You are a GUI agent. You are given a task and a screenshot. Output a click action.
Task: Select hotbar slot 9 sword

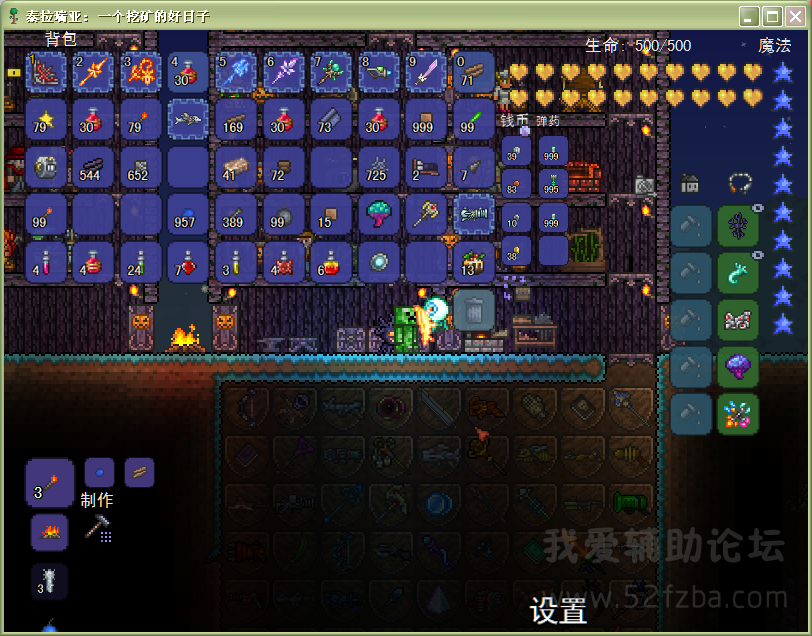pyautogui.click(x=427, y=72)
